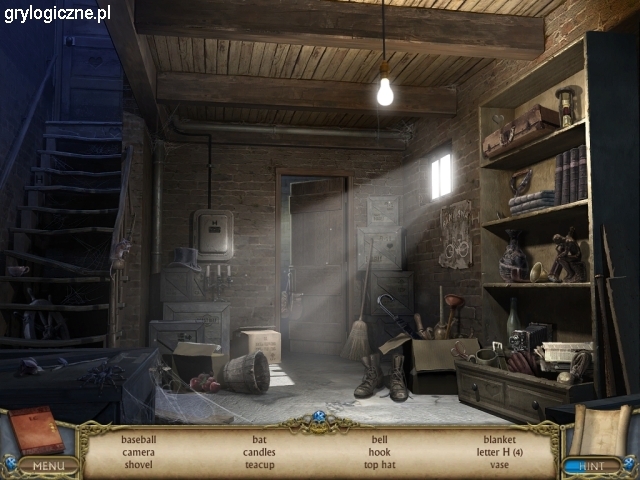The width and height of the screenshot is (640, 480).
Task: Use the Hint button
Action: 593,465
